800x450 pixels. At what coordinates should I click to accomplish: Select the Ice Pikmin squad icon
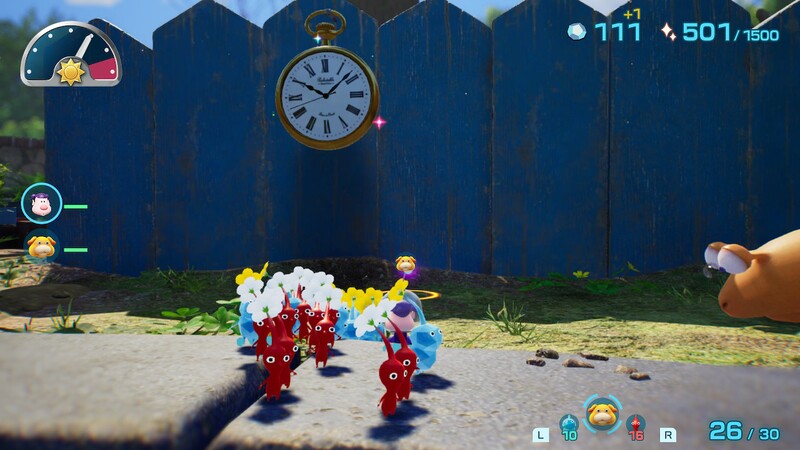point(568,423)
